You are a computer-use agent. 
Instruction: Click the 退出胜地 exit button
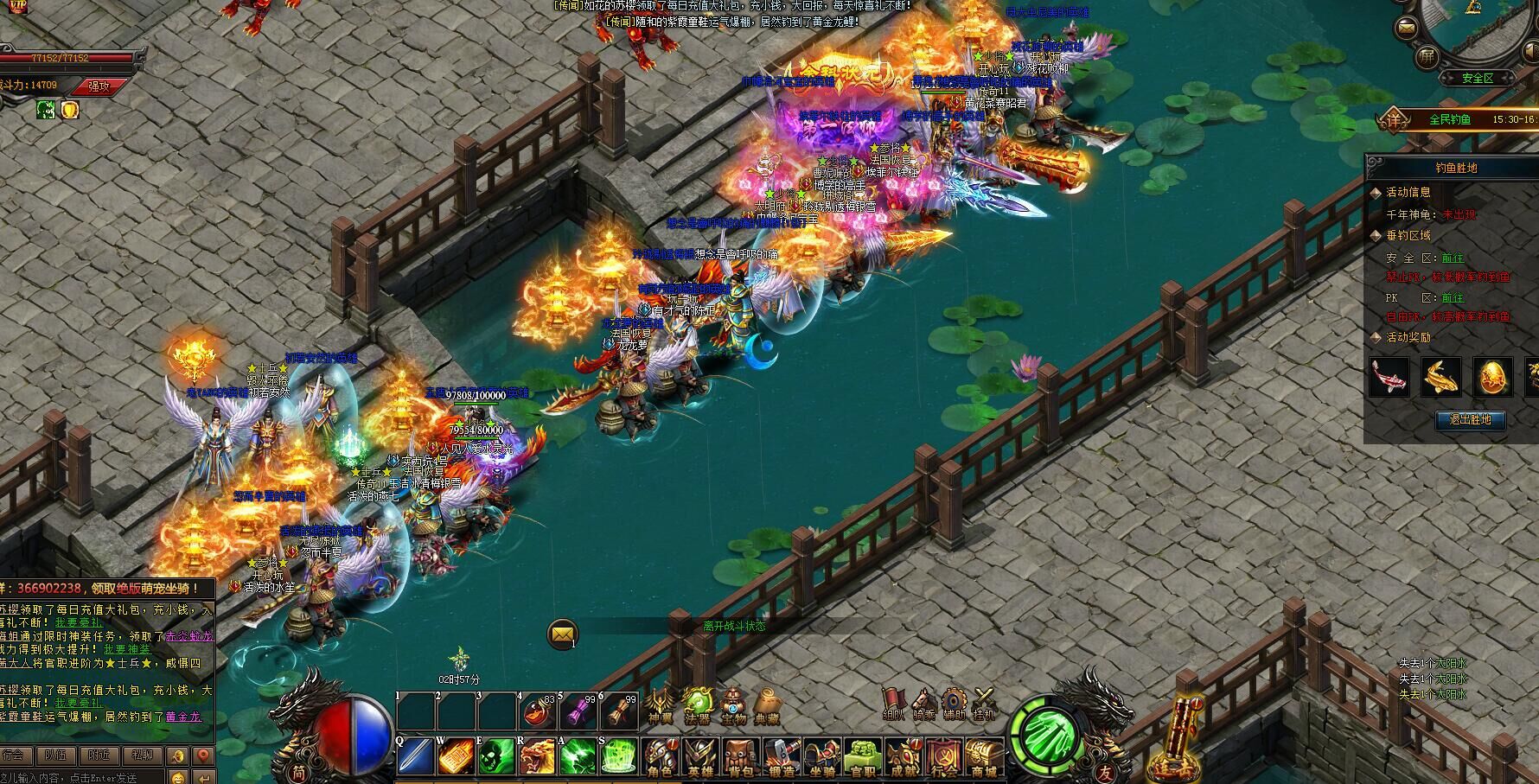pos(1470,420)
